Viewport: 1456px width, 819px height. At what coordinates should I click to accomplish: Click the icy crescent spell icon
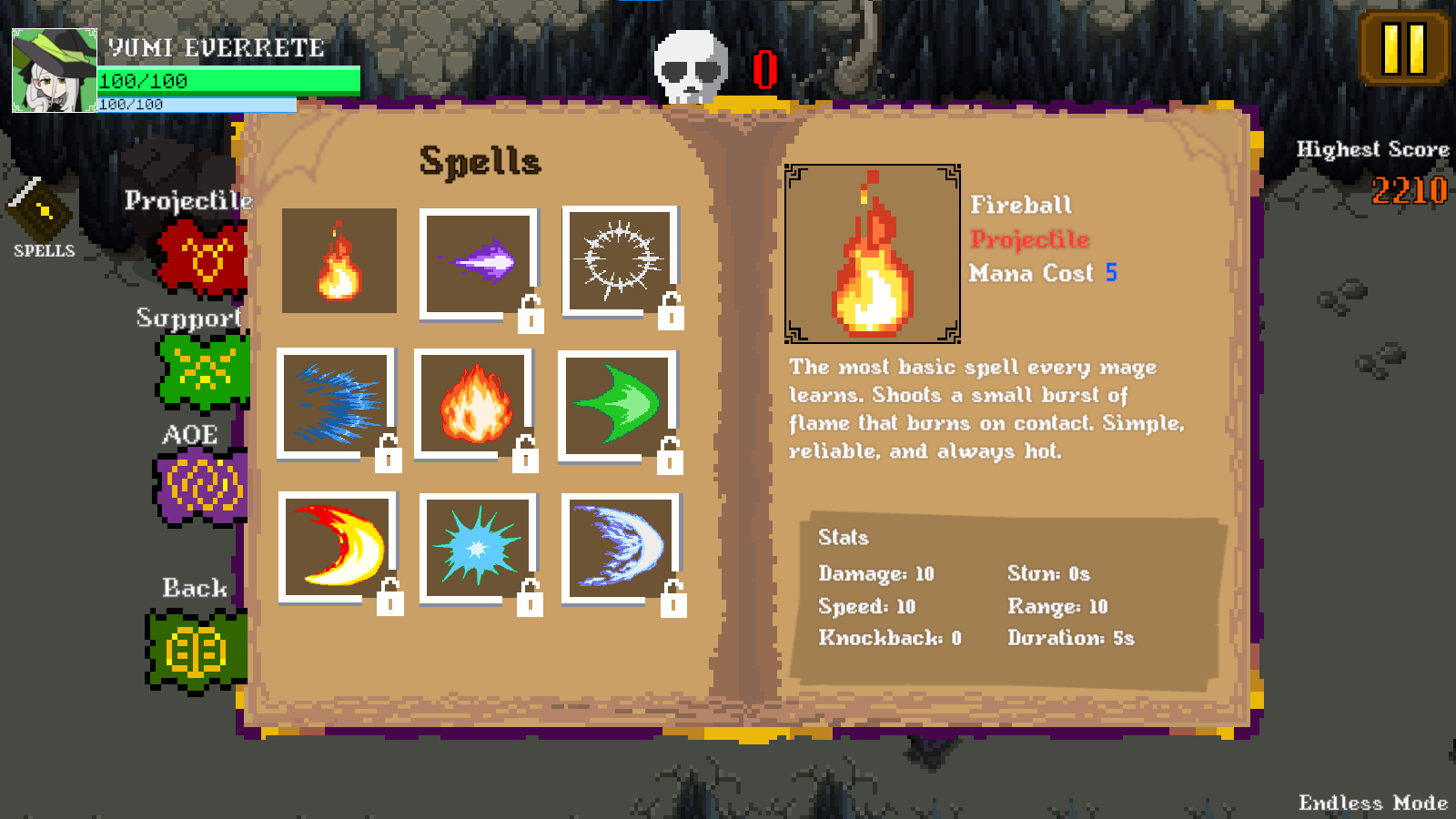point(620,547)
